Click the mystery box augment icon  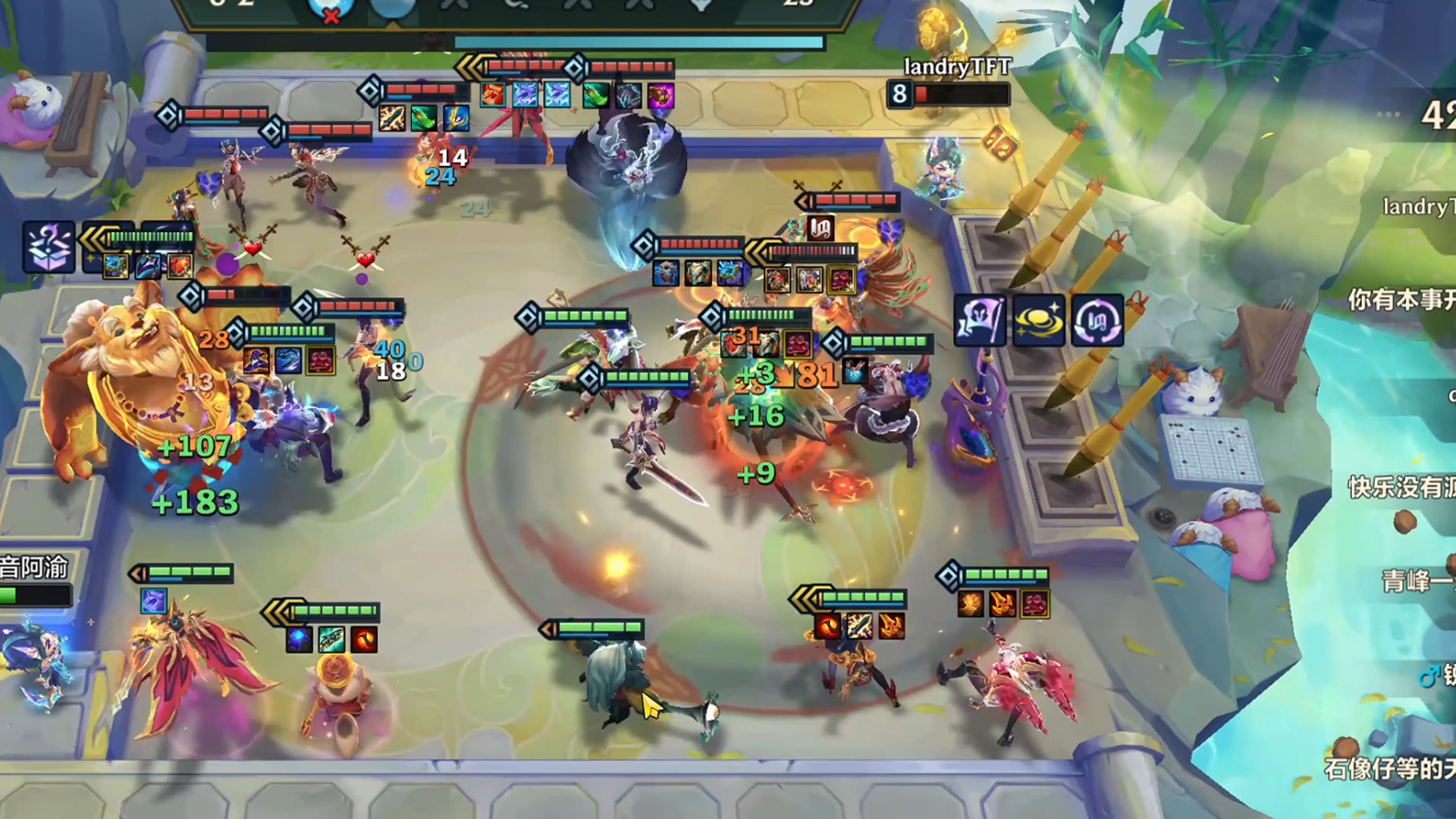coord(49,247)
